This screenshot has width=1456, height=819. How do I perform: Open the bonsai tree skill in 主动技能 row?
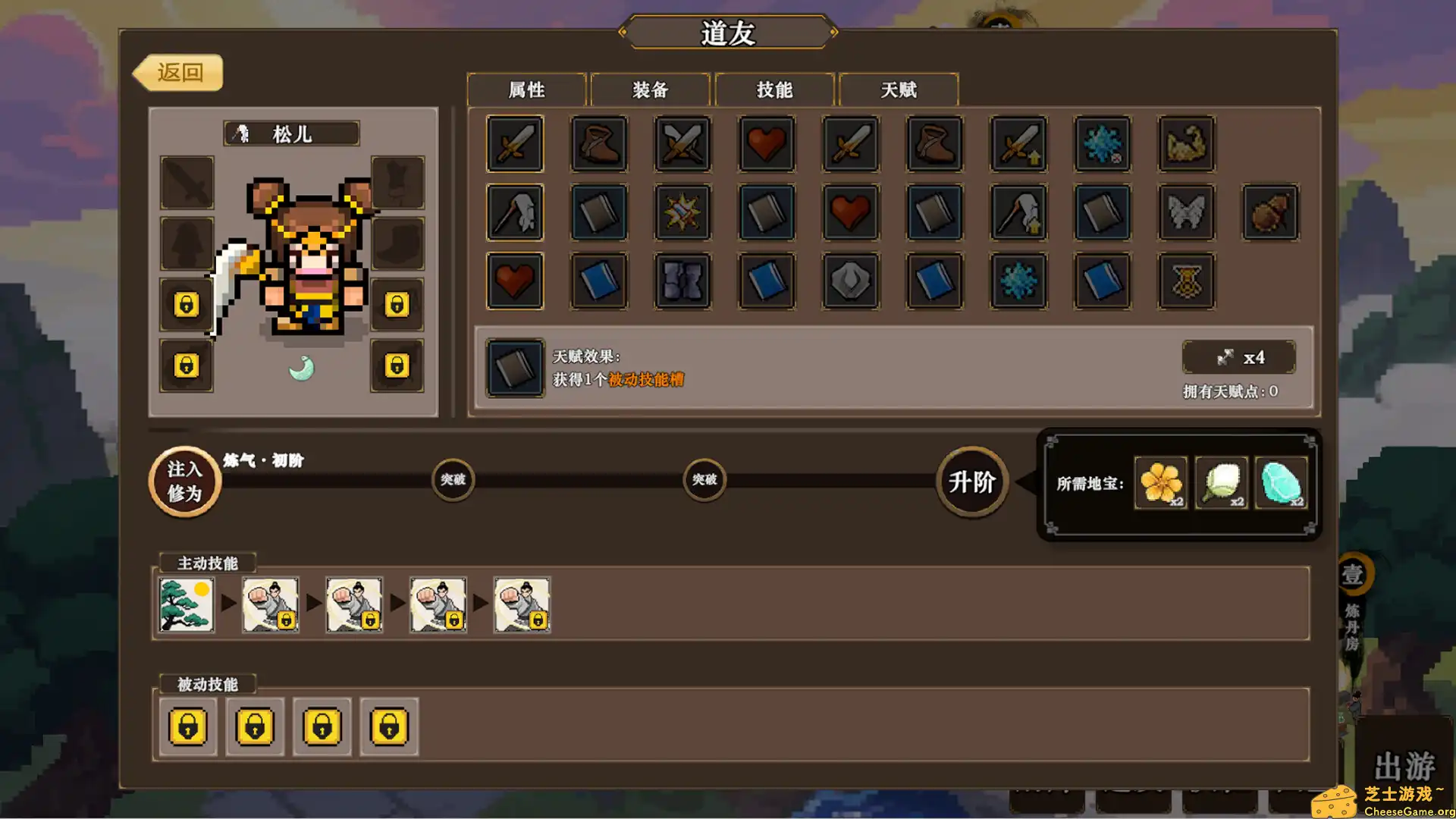(x=186, y=605)
